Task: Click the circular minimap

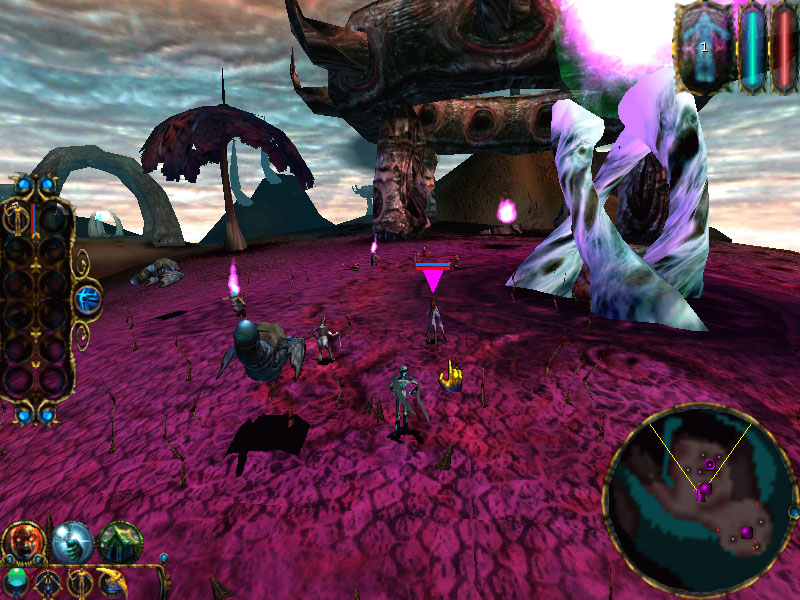Action: tap(698, 497)
